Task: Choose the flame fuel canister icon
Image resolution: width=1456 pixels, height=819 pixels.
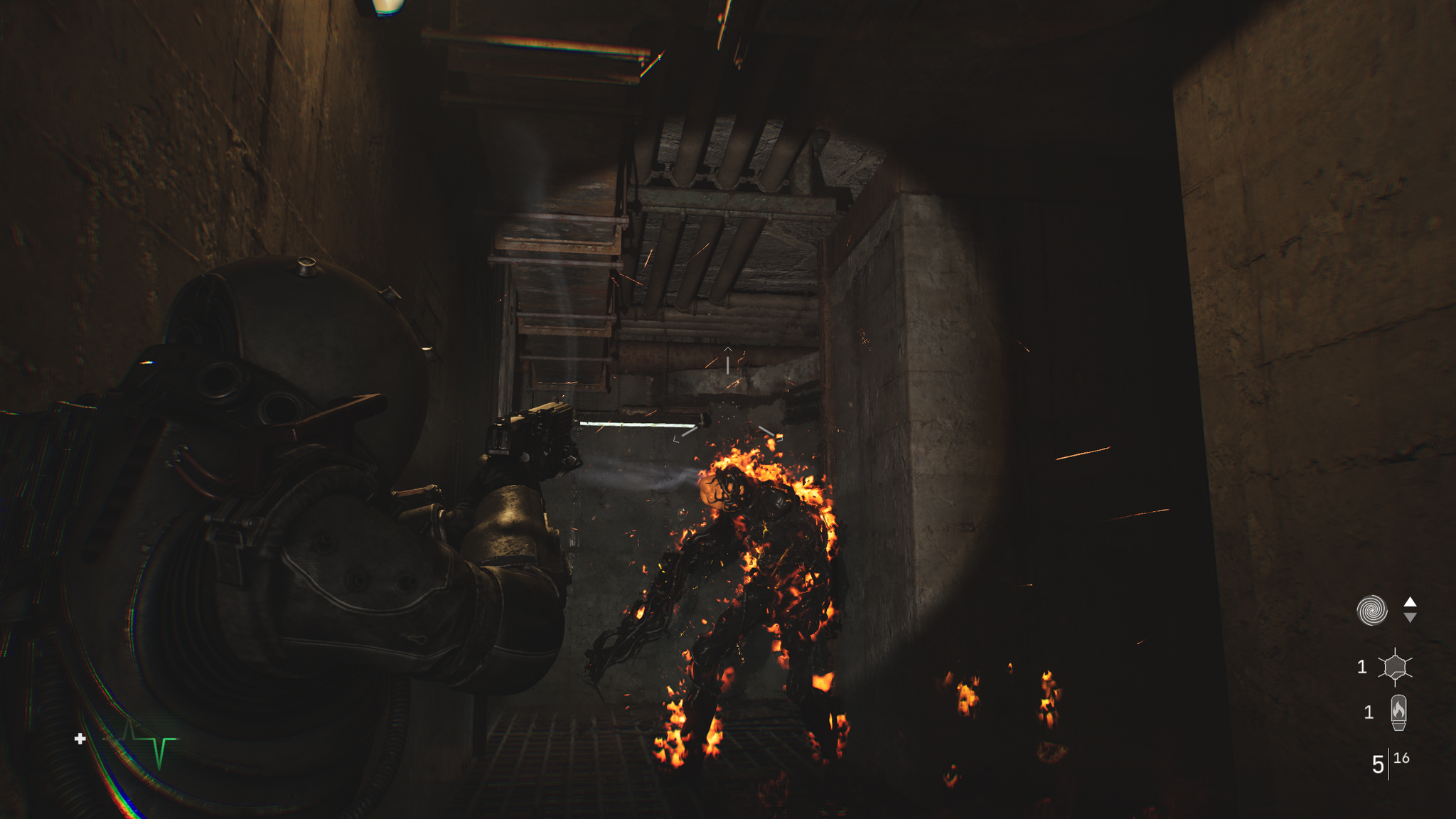Action: coord(1398,712)
